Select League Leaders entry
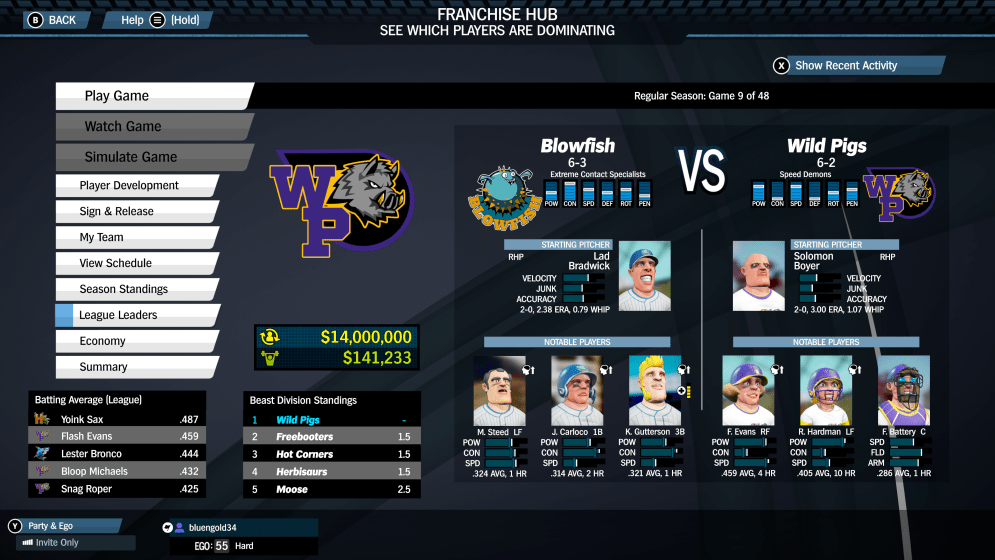The width and height of the screenshot is (995, 560). 135,316
